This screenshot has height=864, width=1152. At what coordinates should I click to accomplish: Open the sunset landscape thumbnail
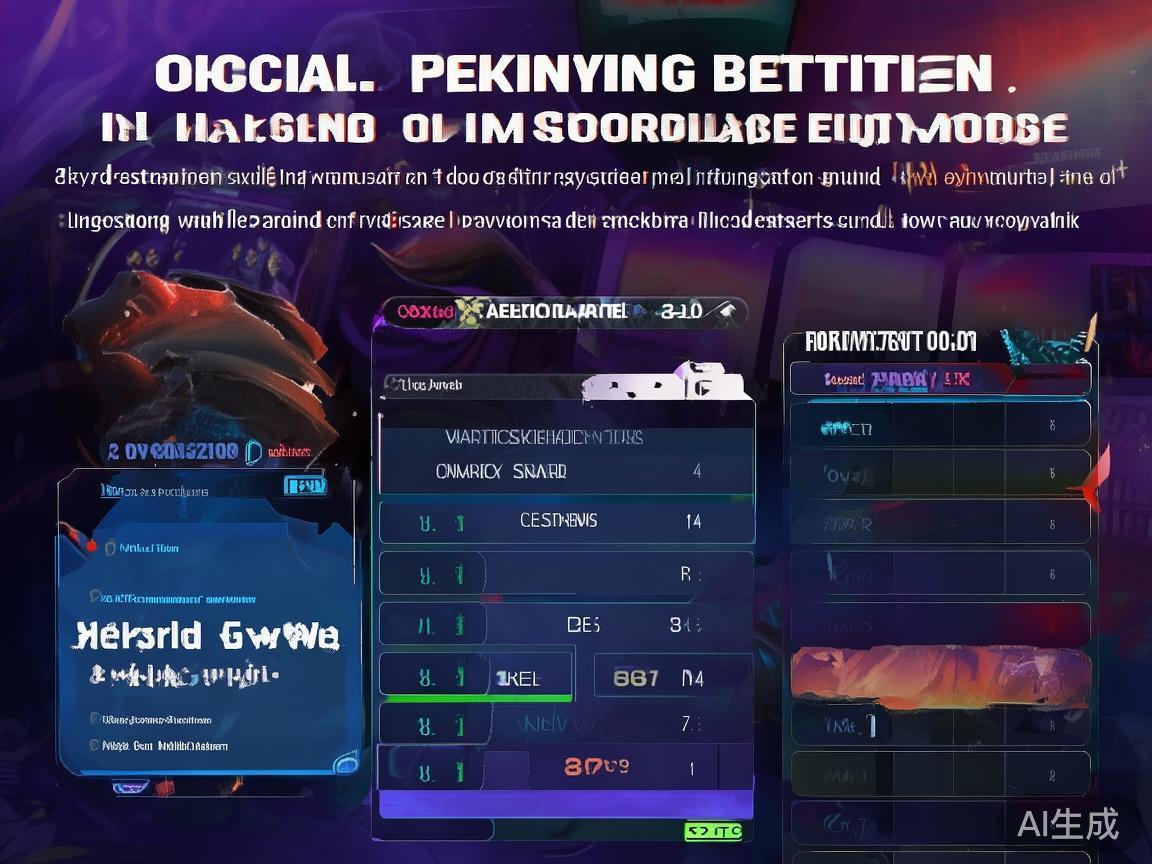coord(938,673)
